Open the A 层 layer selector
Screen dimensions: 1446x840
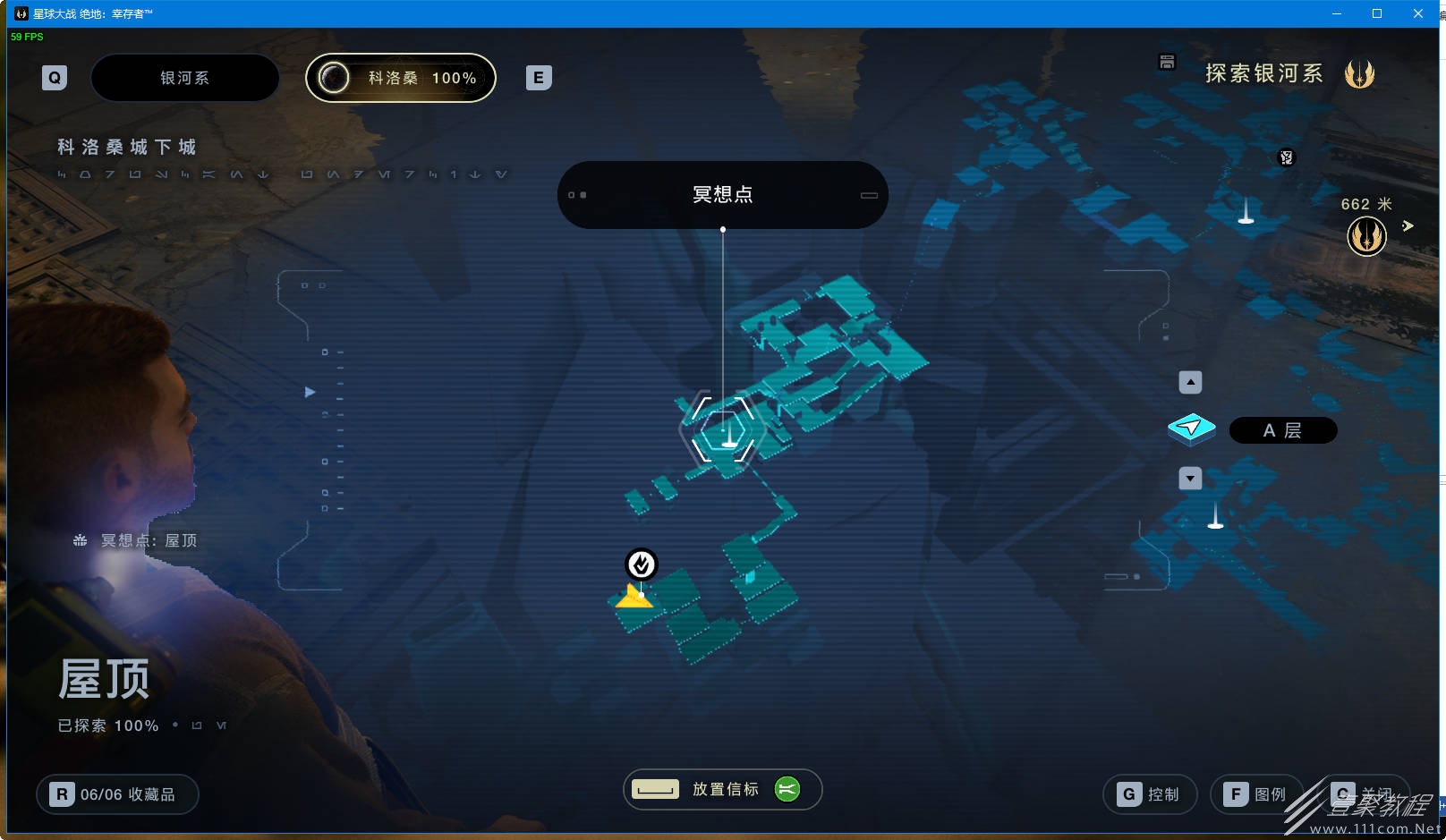[1283, 430]
